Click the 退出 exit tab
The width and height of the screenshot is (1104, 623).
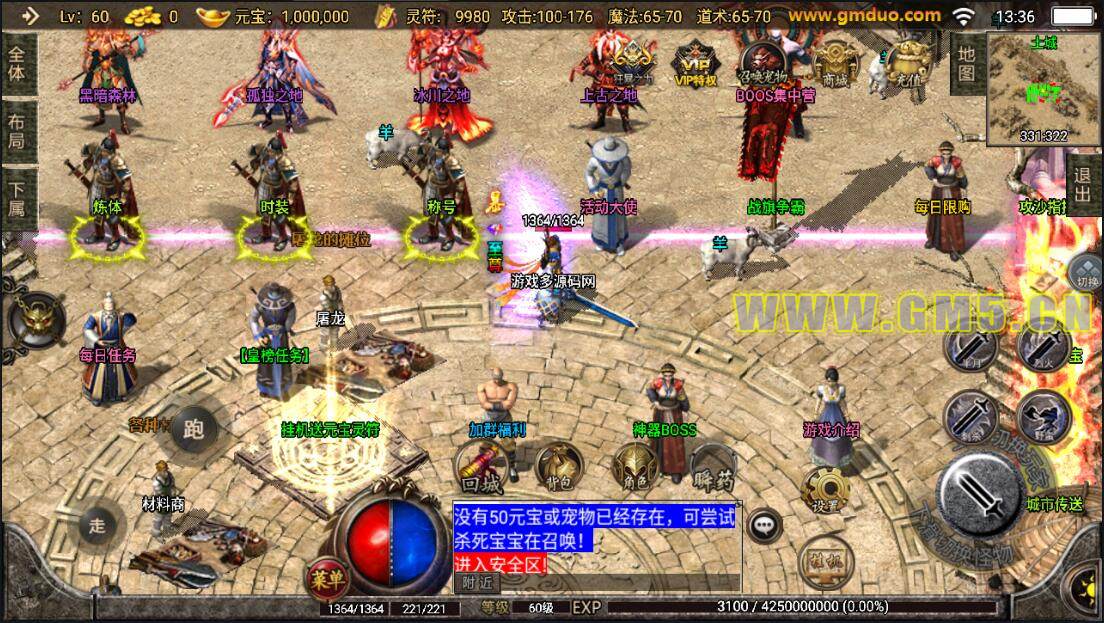tap(1082, 186)
